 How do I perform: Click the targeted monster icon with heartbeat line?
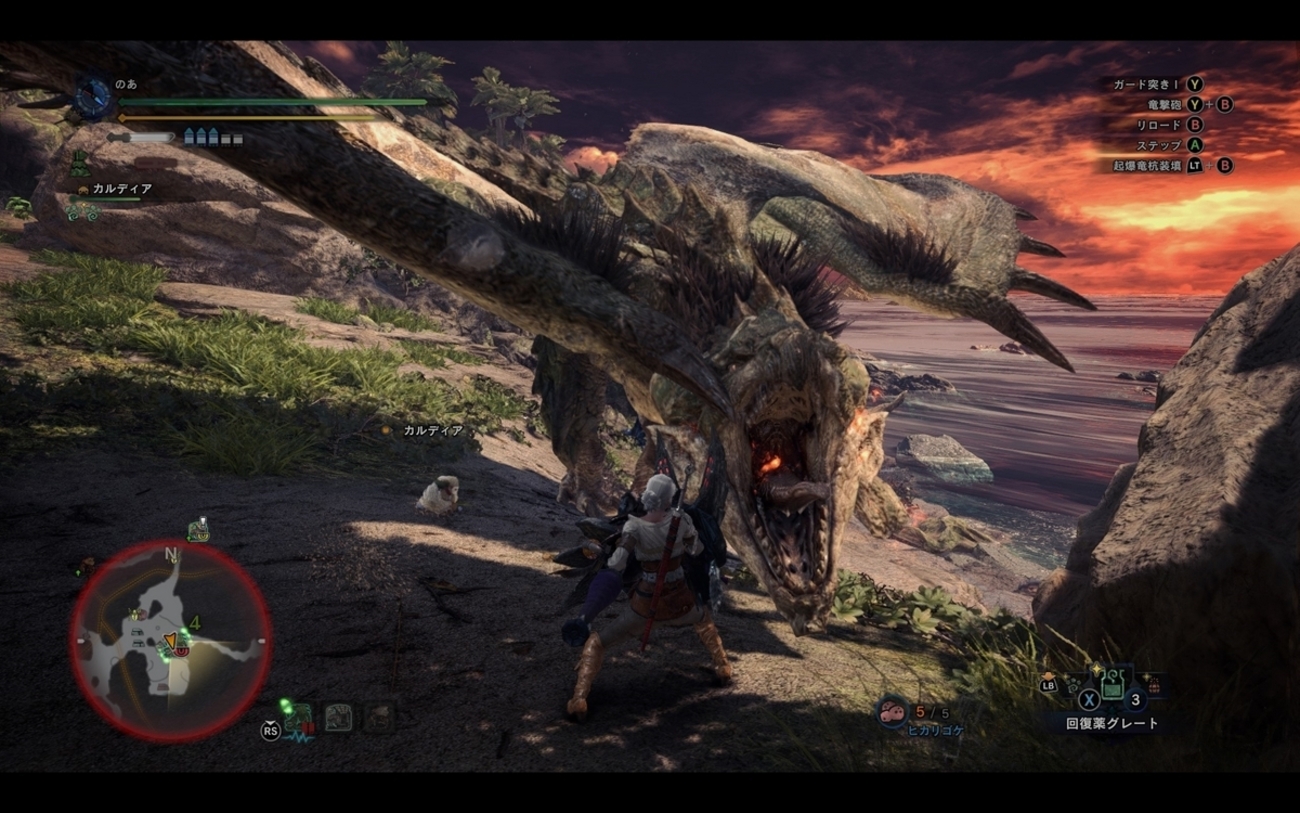pos(298,718)
